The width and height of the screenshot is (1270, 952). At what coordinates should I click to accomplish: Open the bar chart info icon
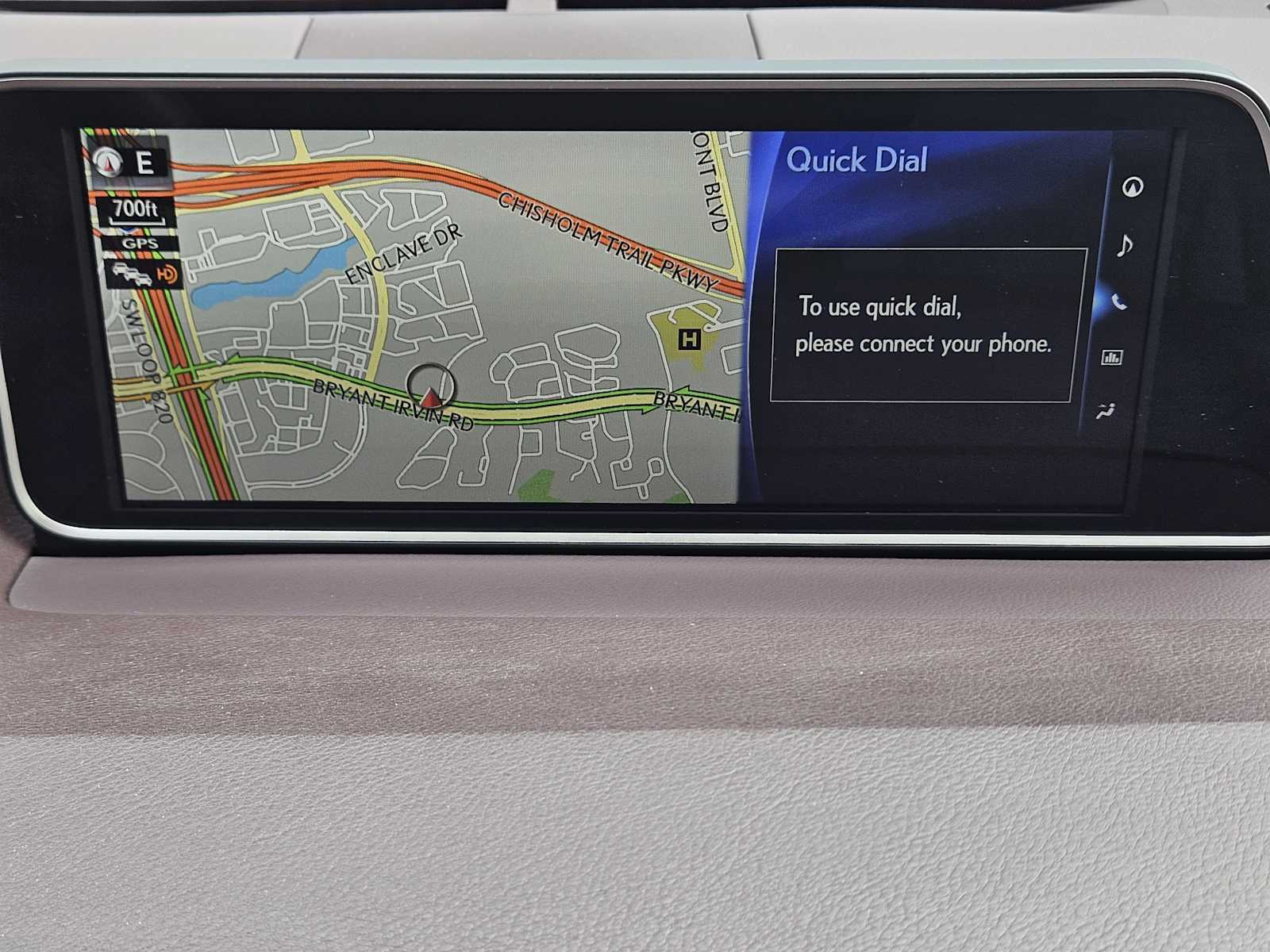pyautogui.click(x=1112, y=357)
